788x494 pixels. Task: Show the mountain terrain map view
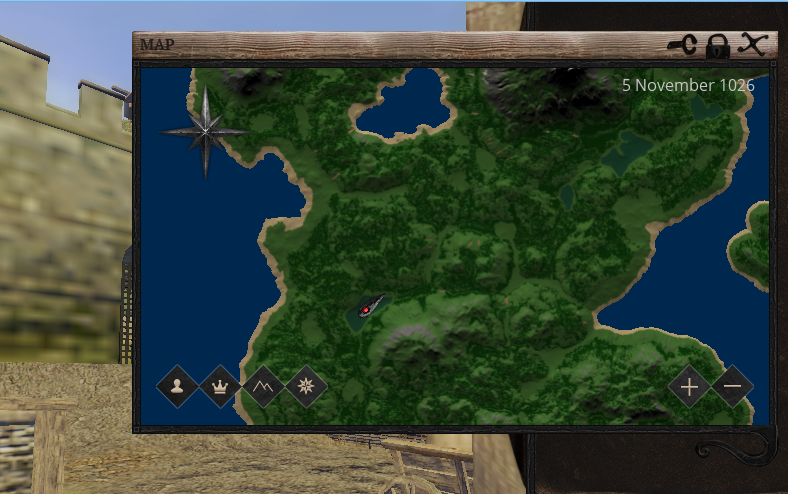pos(263,385)
